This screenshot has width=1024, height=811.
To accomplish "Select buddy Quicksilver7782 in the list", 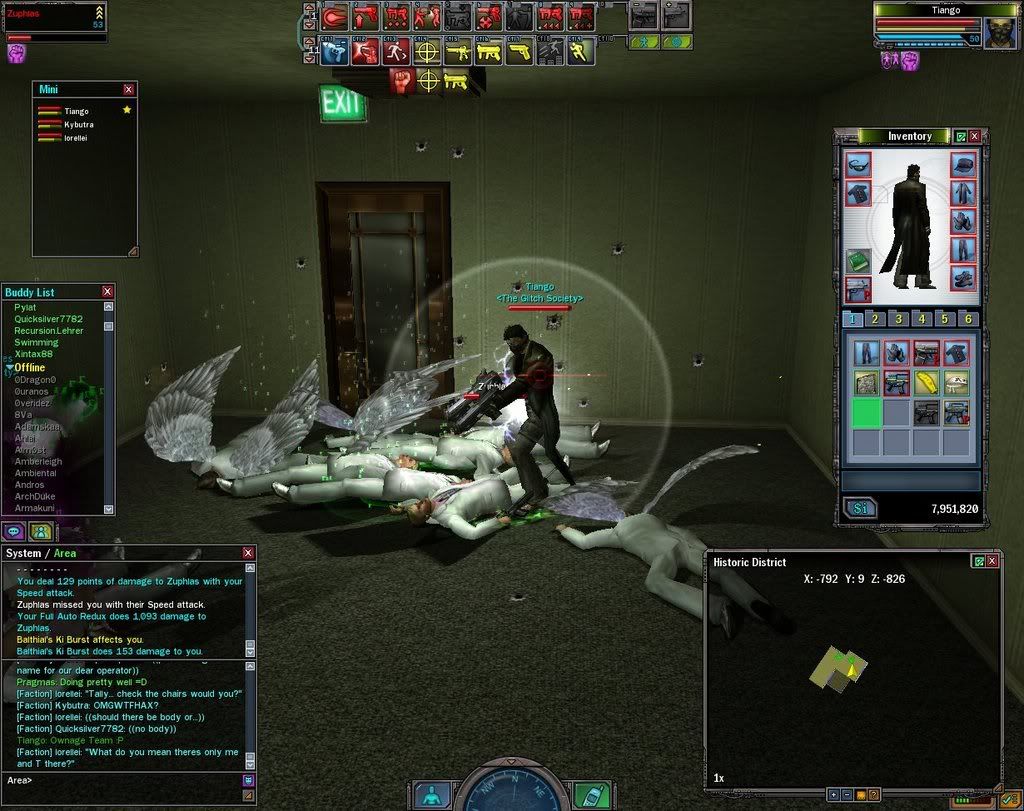I will pos(50,319).
